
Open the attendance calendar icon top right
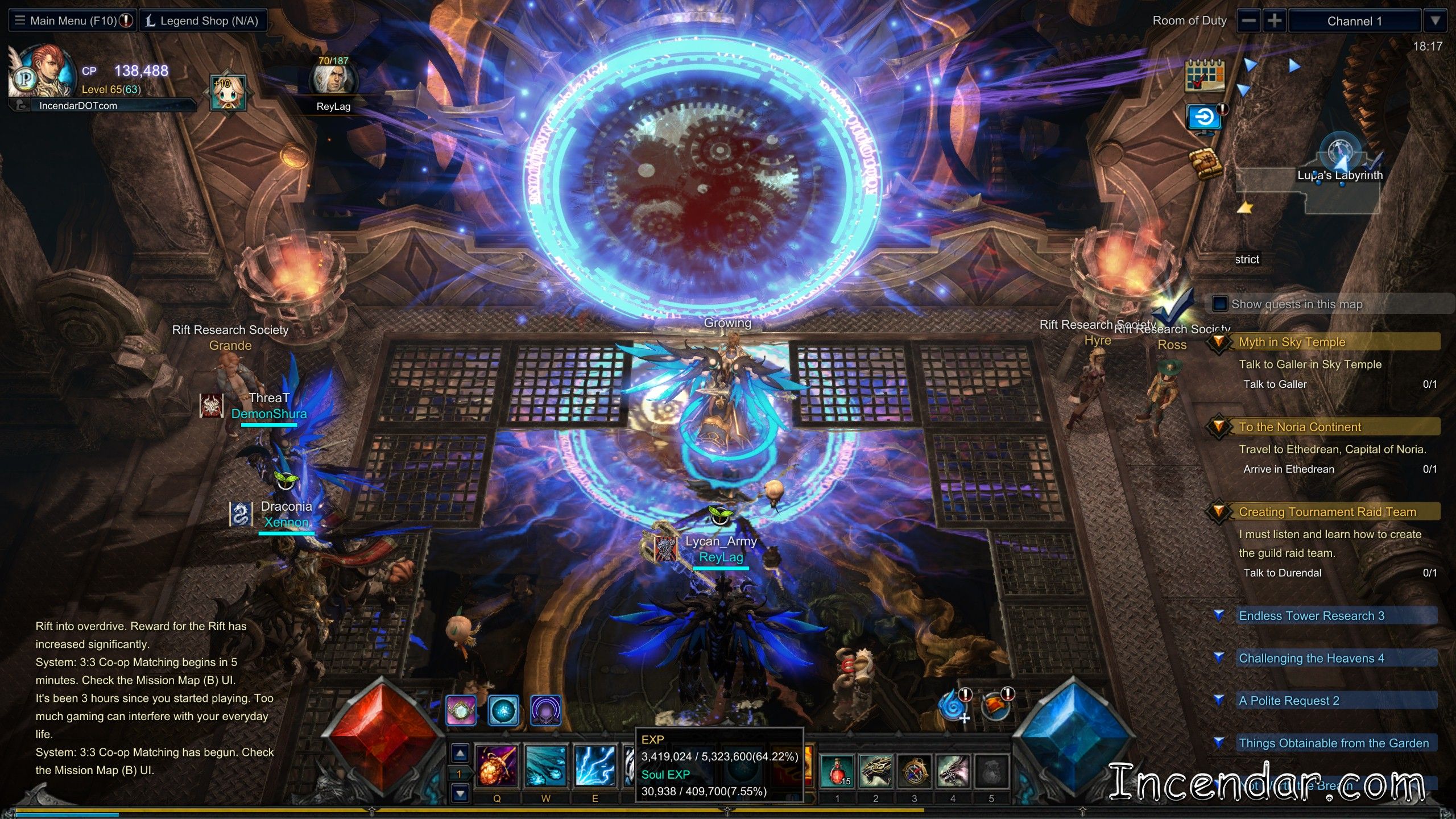click(x=1205, y=76)
